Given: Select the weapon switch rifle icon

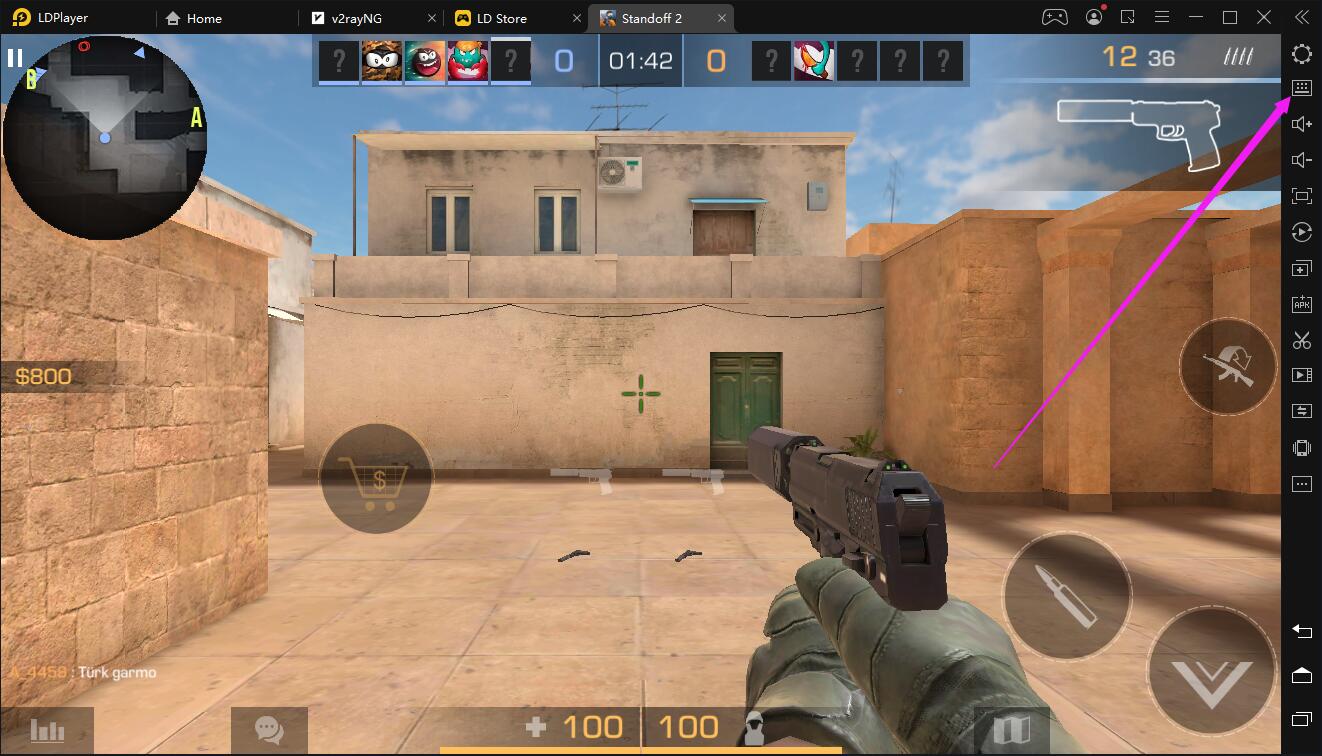Looking at the screenshot, I should 1228,367.
